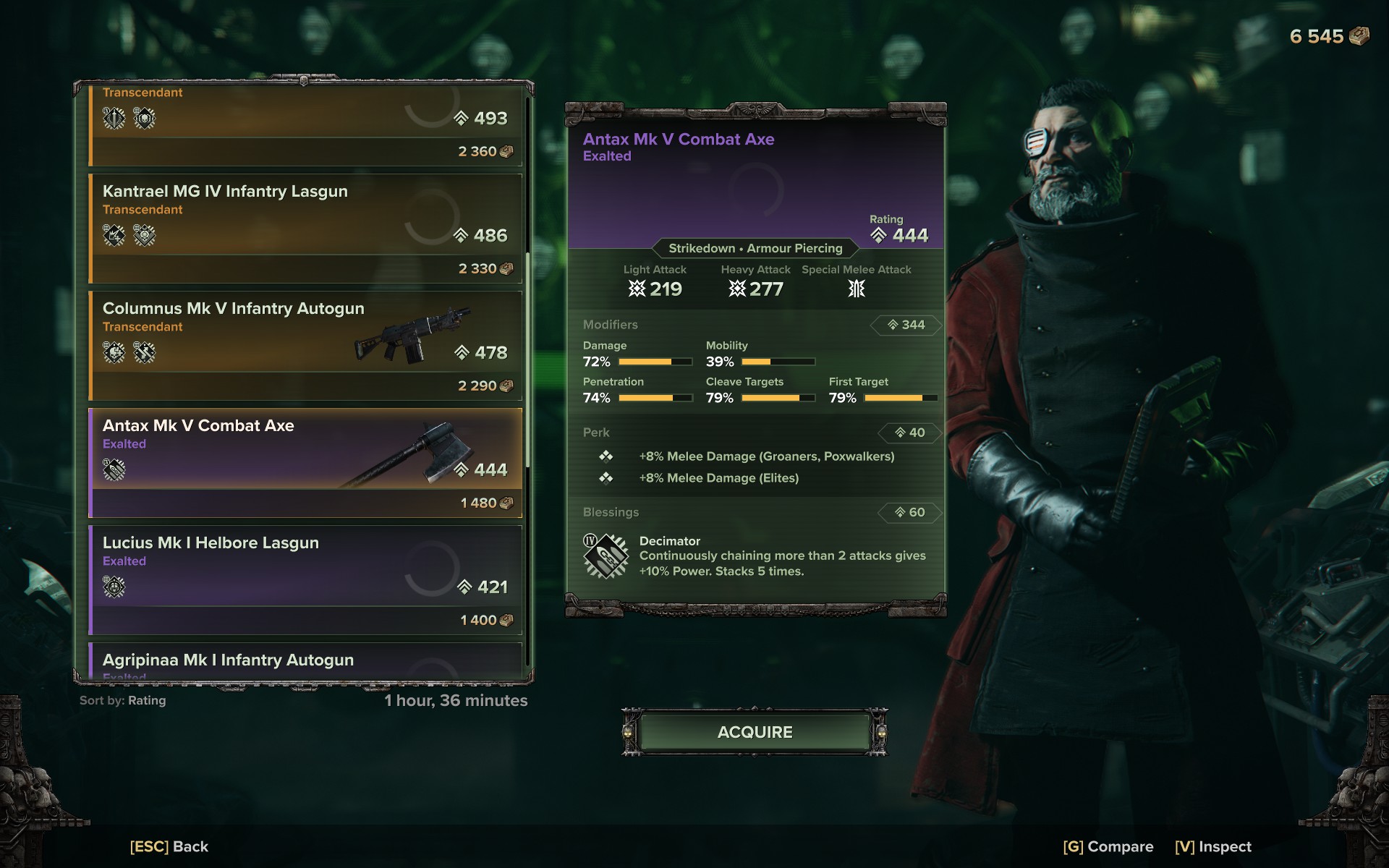Acquire the selected Antax Combat Axe
The image size is (1389, 868).
tap(755, 732)
